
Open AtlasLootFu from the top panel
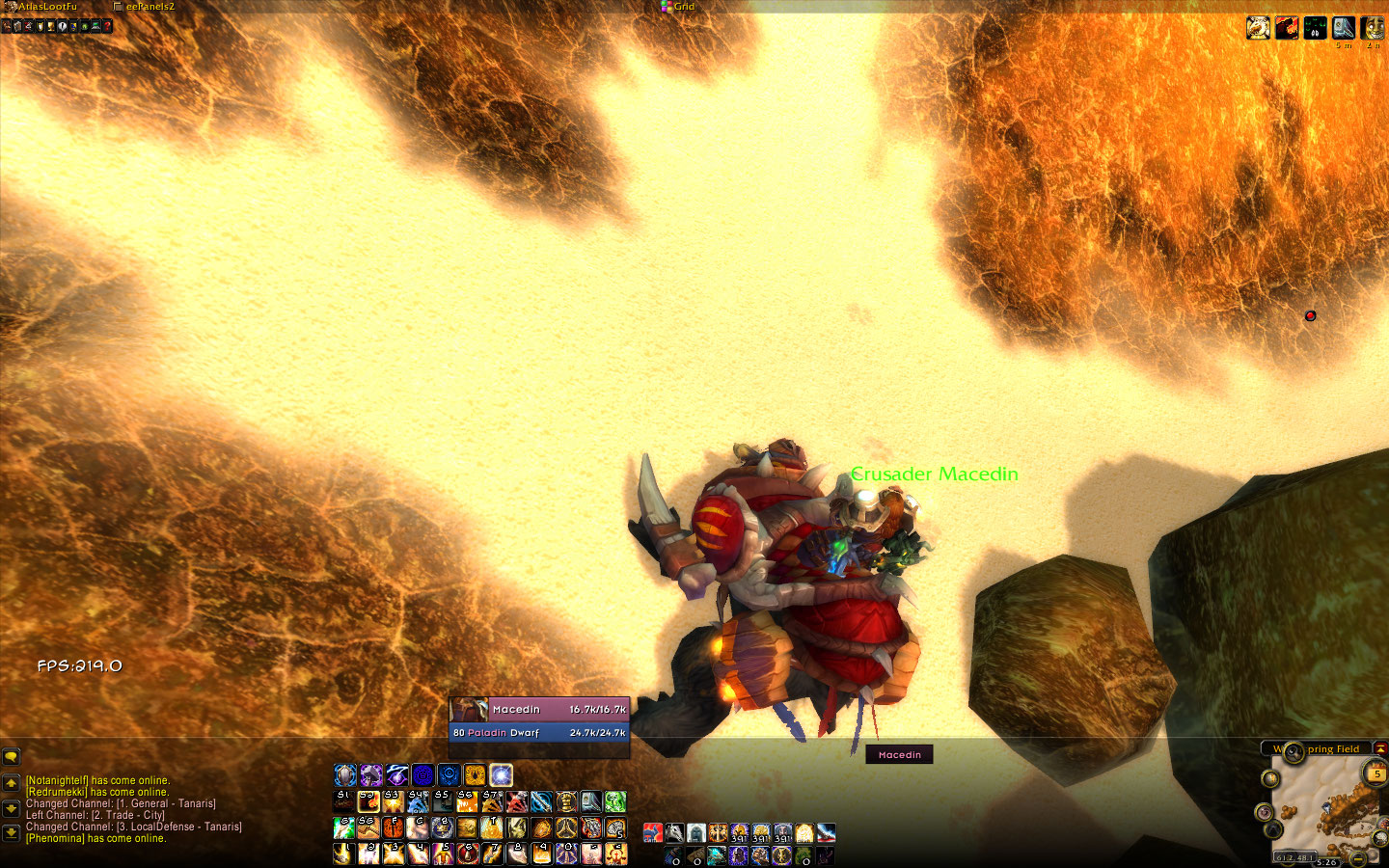(46, 7)
